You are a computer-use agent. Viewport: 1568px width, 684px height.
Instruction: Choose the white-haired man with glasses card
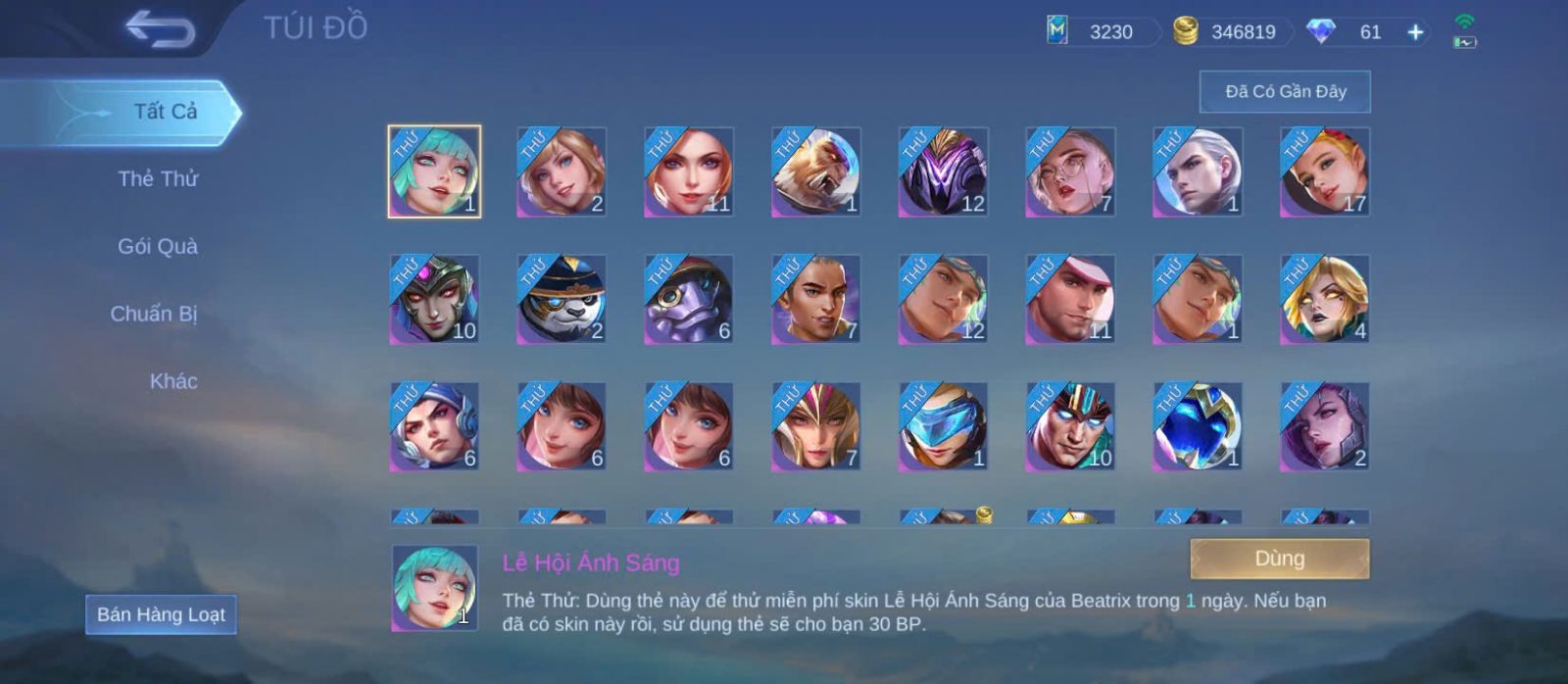[x=1070, y=171]
